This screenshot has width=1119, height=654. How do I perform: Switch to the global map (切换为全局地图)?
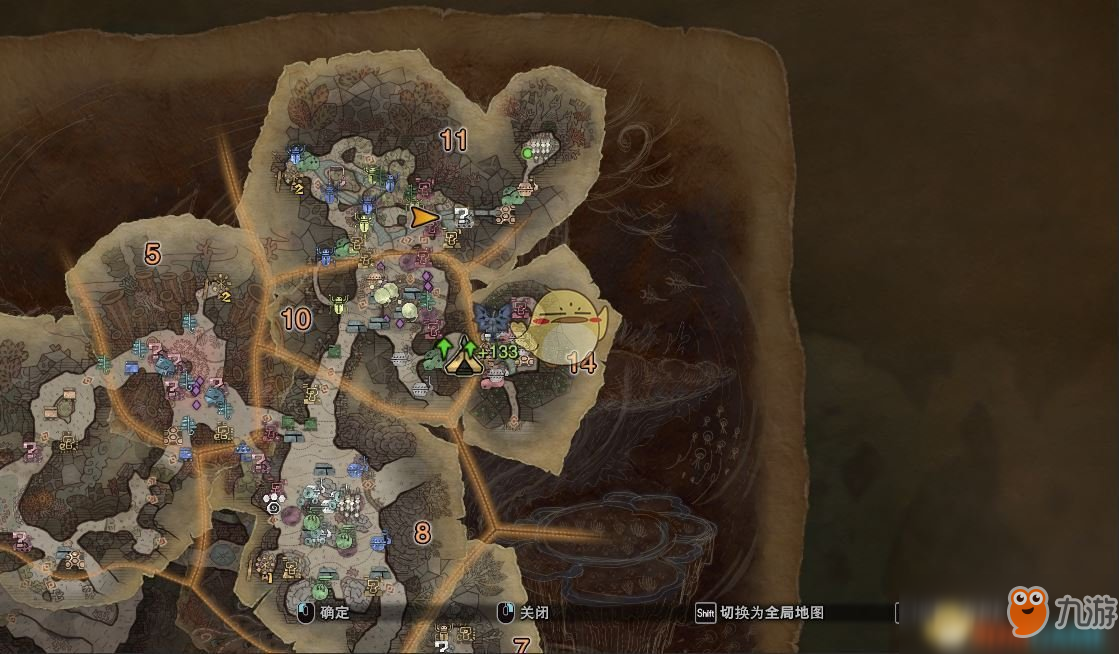click(x=772, y=612)
